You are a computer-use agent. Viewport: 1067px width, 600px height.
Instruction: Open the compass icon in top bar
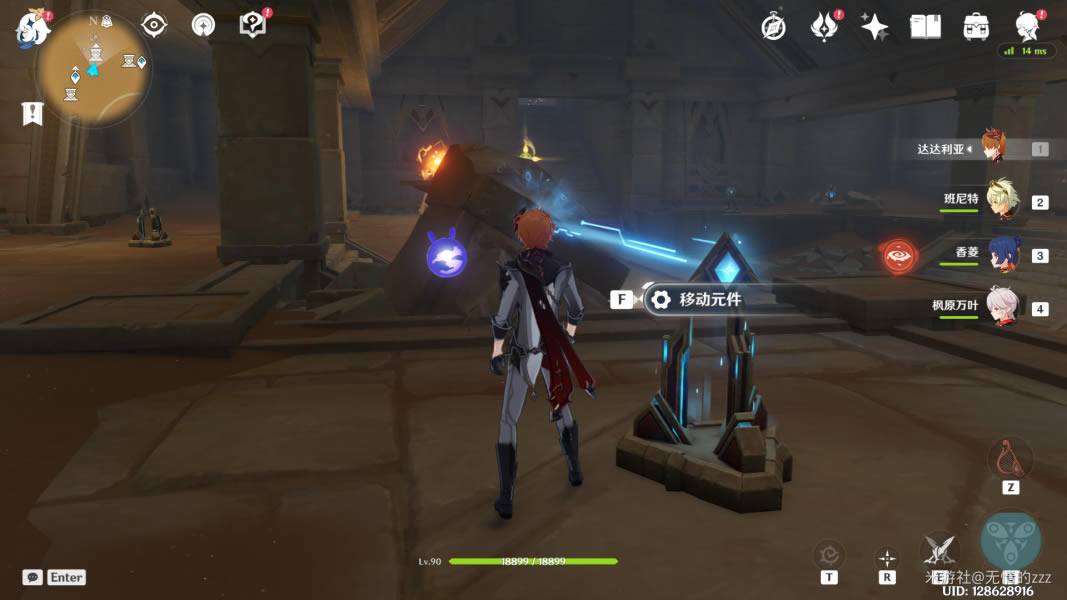tap(773, 27)
